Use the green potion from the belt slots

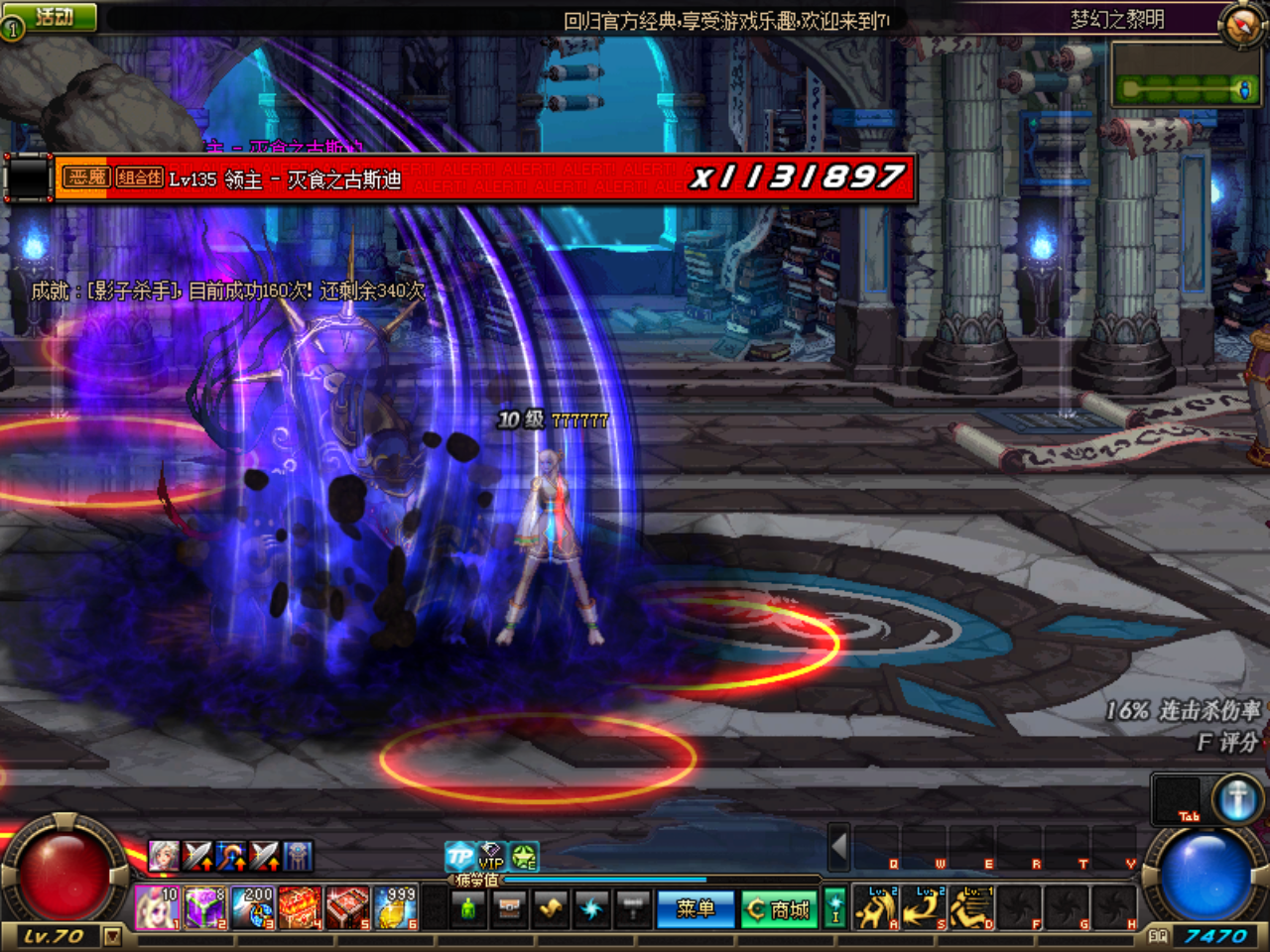467,907
